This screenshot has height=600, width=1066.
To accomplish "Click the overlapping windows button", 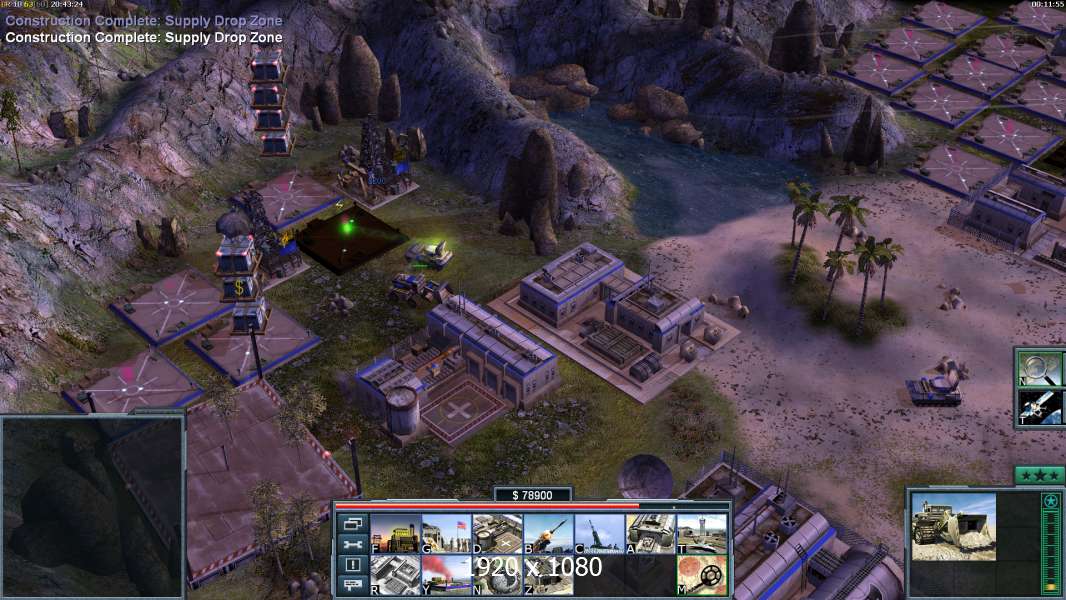I will 352,524.
